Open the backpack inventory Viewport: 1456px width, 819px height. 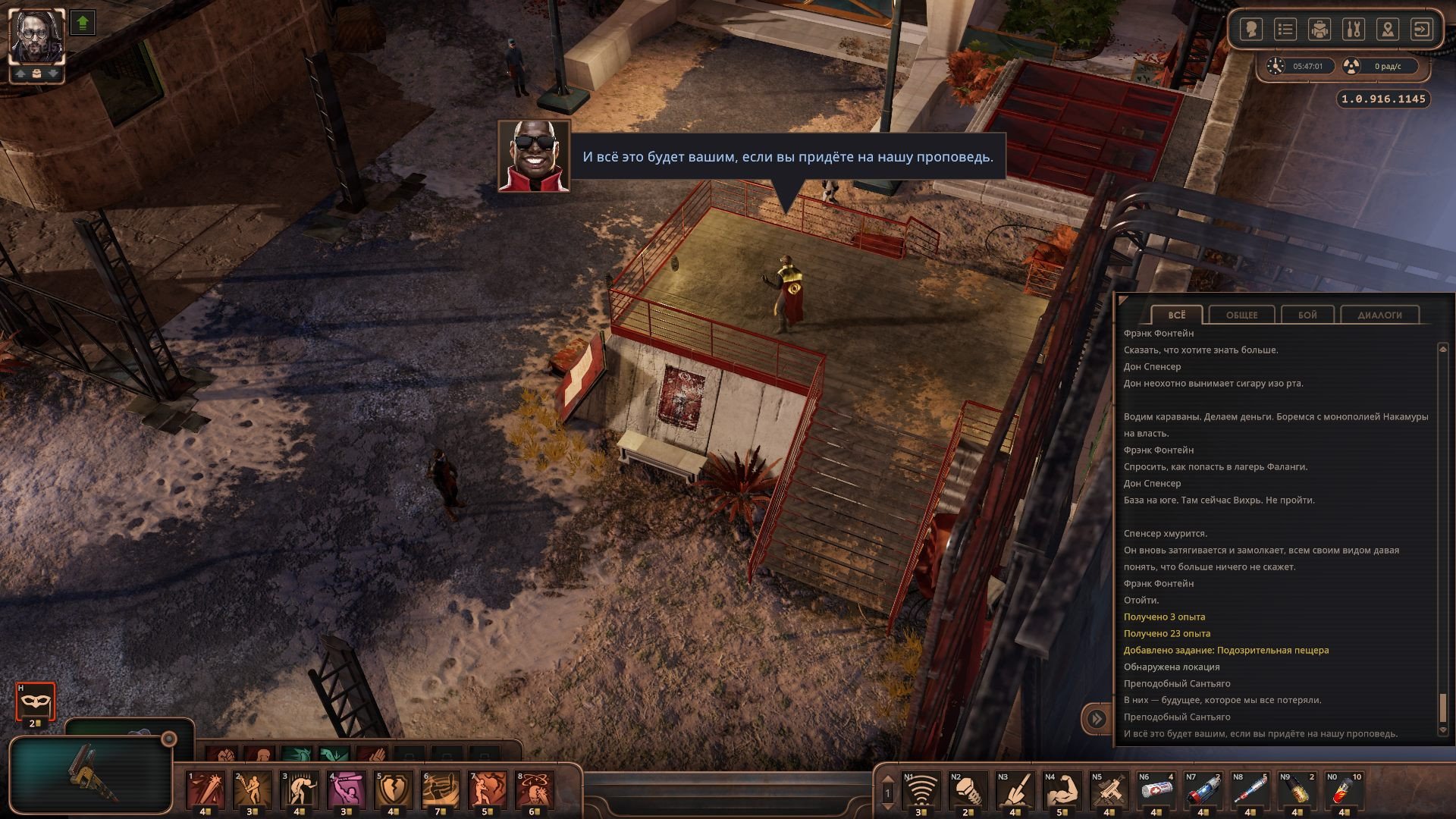[x=1319, y=30]
